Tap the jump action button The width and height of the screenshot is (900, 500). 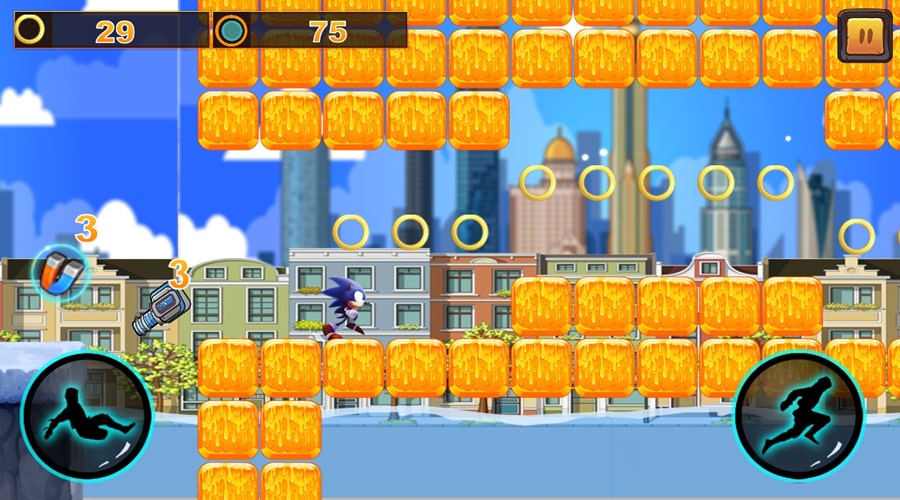click(798, 415)
